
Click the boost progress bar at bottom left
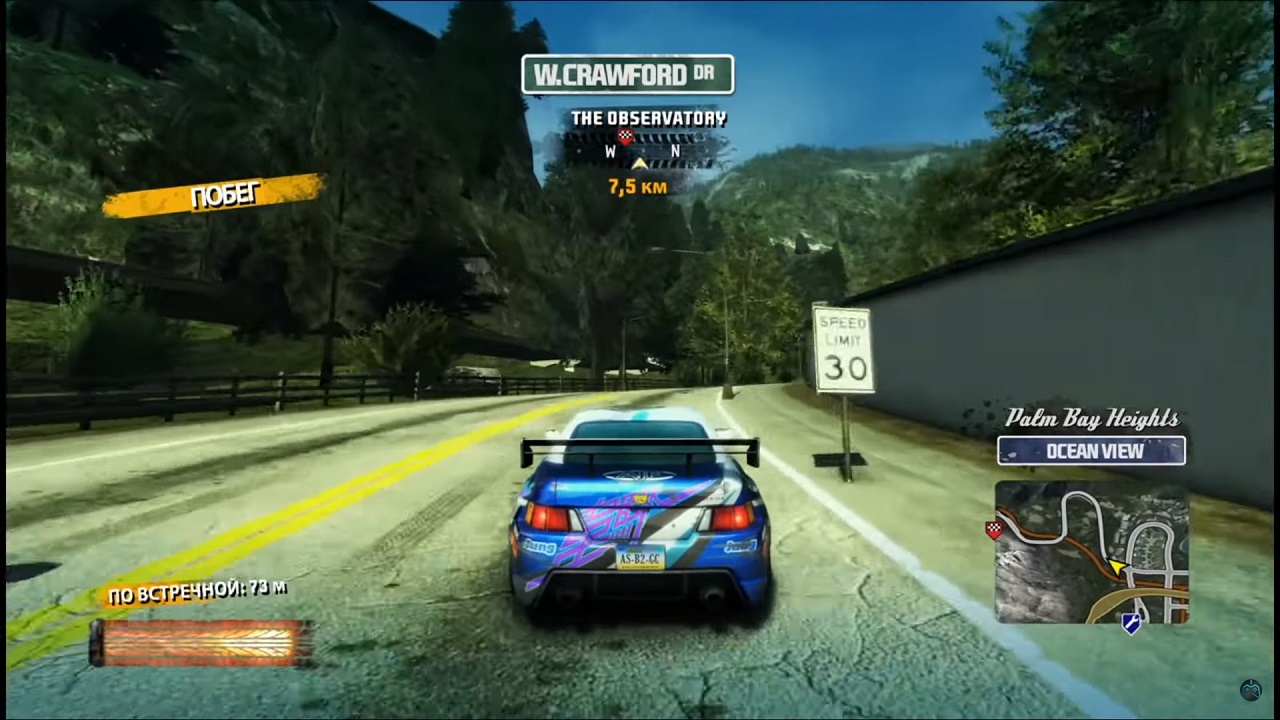point(200,640)
